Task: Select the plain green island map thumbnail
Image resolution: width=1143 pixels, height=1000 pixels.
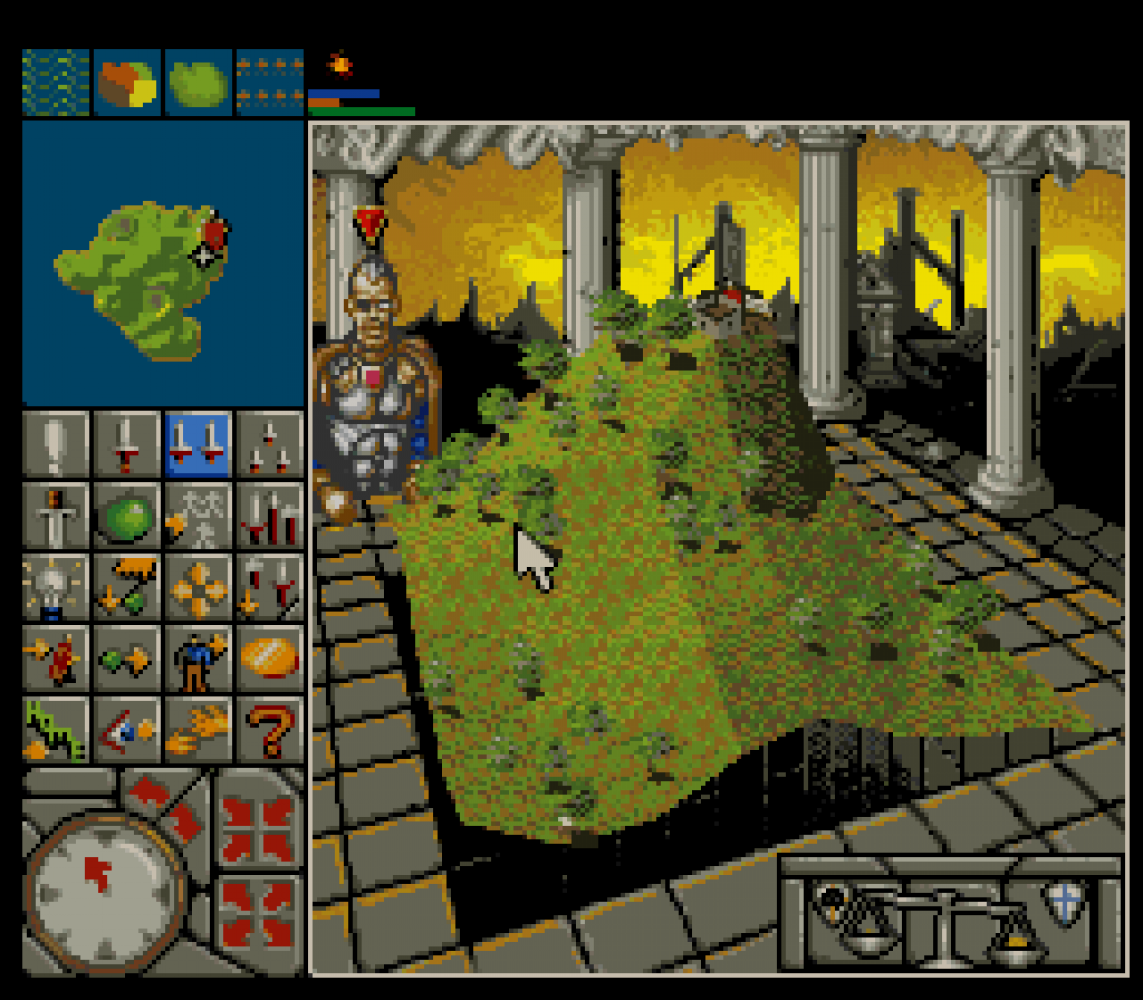Action: 198,83
